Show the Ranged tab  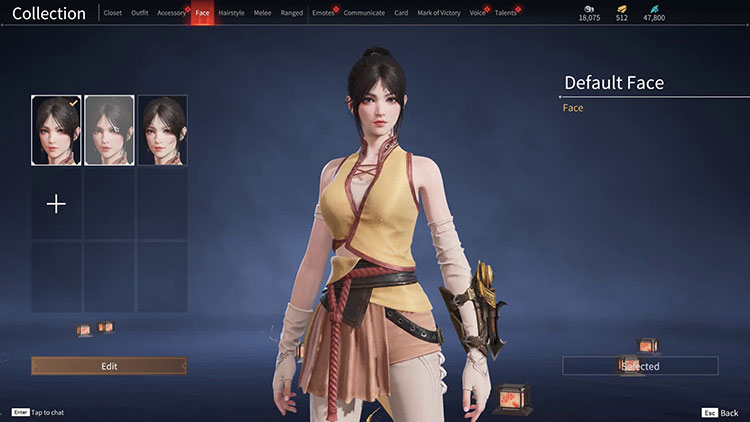tap(292, 13)
